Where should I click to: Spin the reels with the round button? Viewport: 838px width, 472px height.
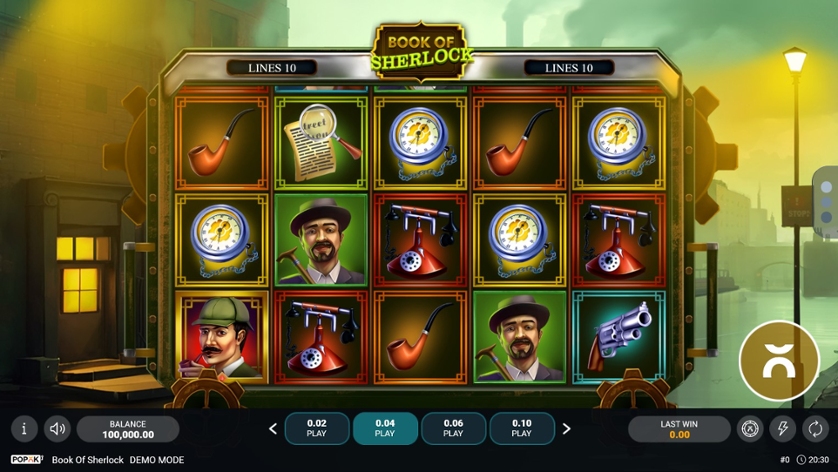778,361
